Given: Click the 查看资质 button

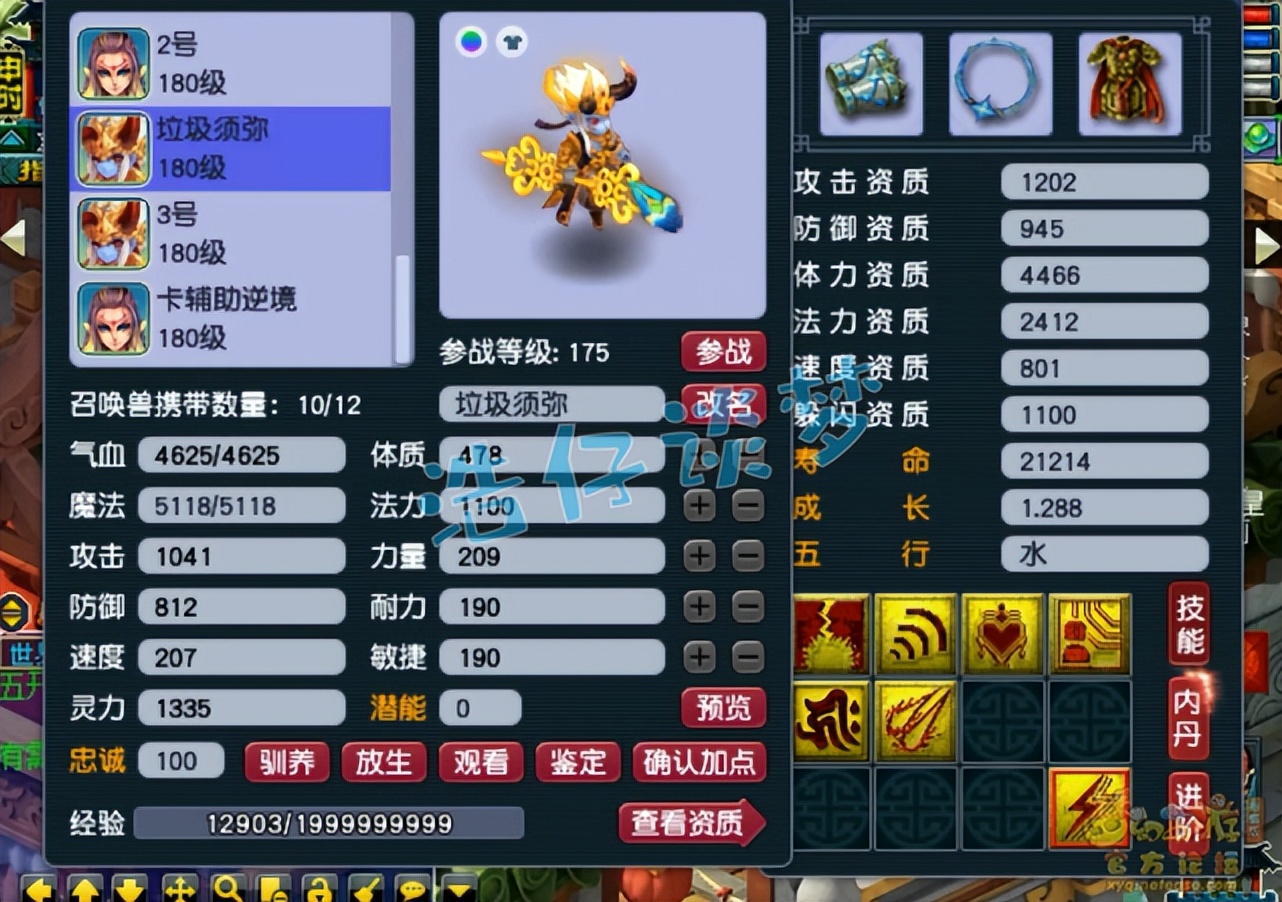Looking at the screenshot, I should (x=693, y=823).
